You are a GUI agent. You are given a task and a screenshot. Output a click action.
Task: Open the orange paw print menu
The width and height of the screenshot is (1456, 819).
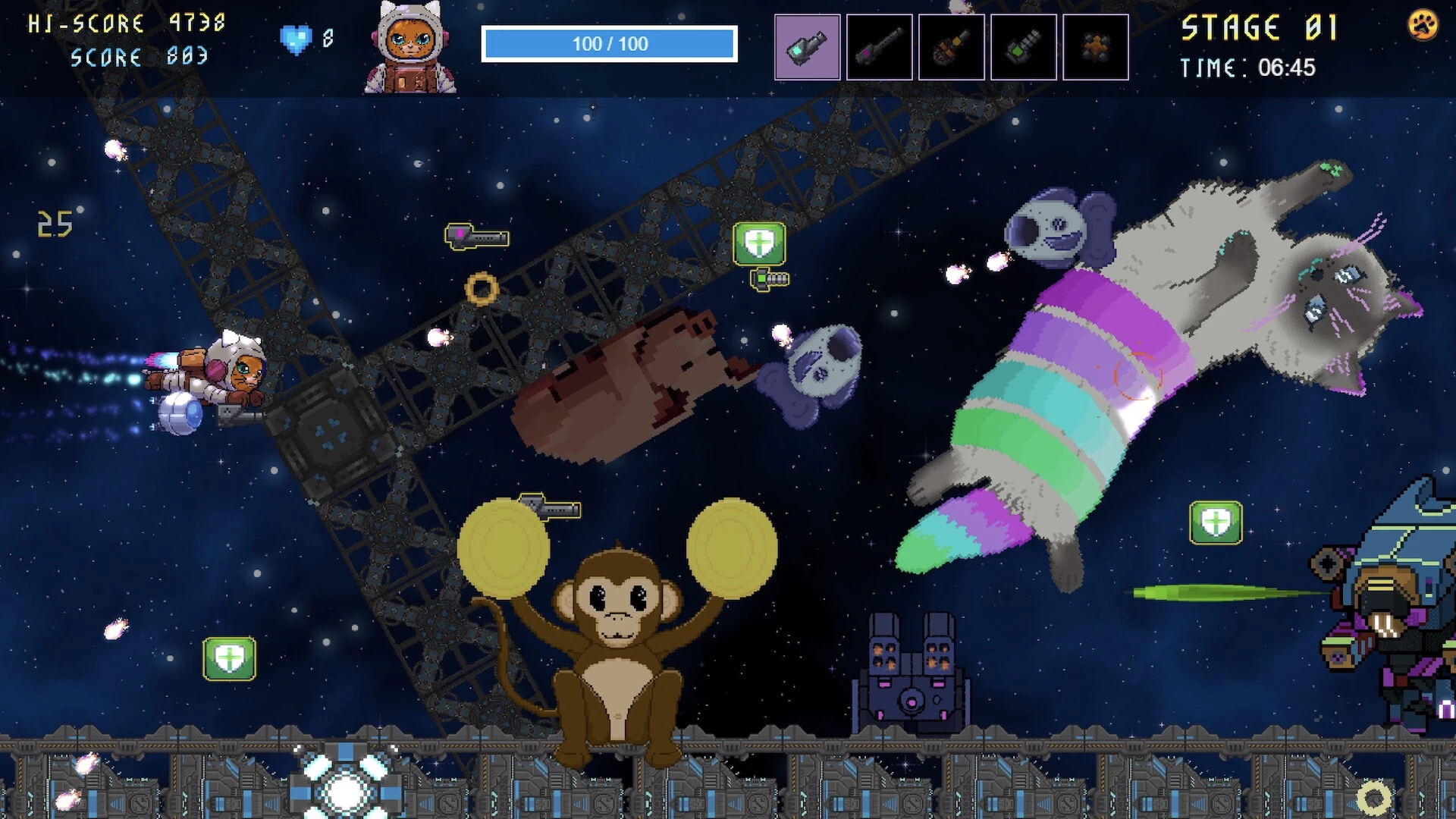(1423, 25)
